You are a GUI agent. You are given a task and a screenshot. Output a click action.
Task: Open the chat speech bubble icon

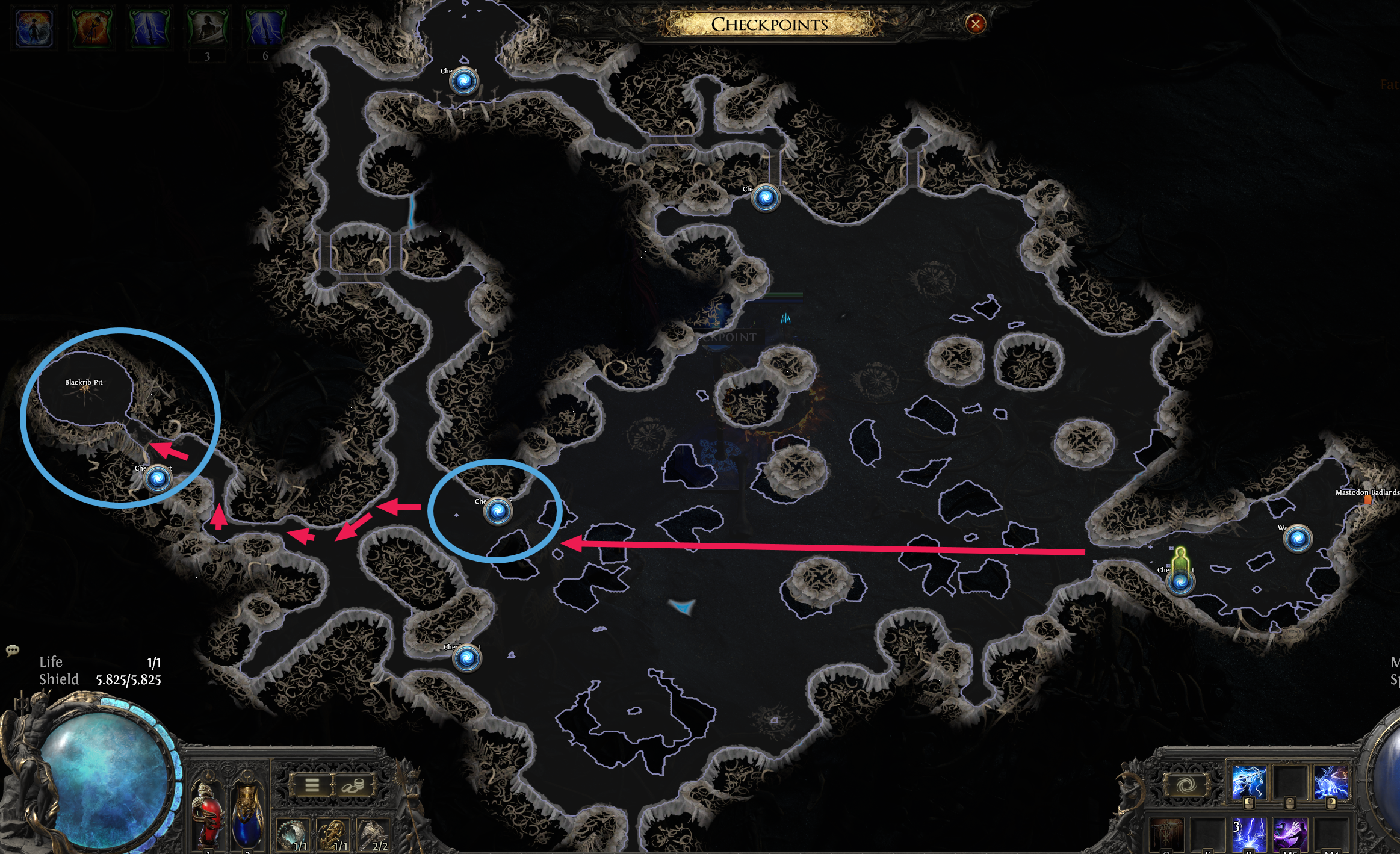12,650
